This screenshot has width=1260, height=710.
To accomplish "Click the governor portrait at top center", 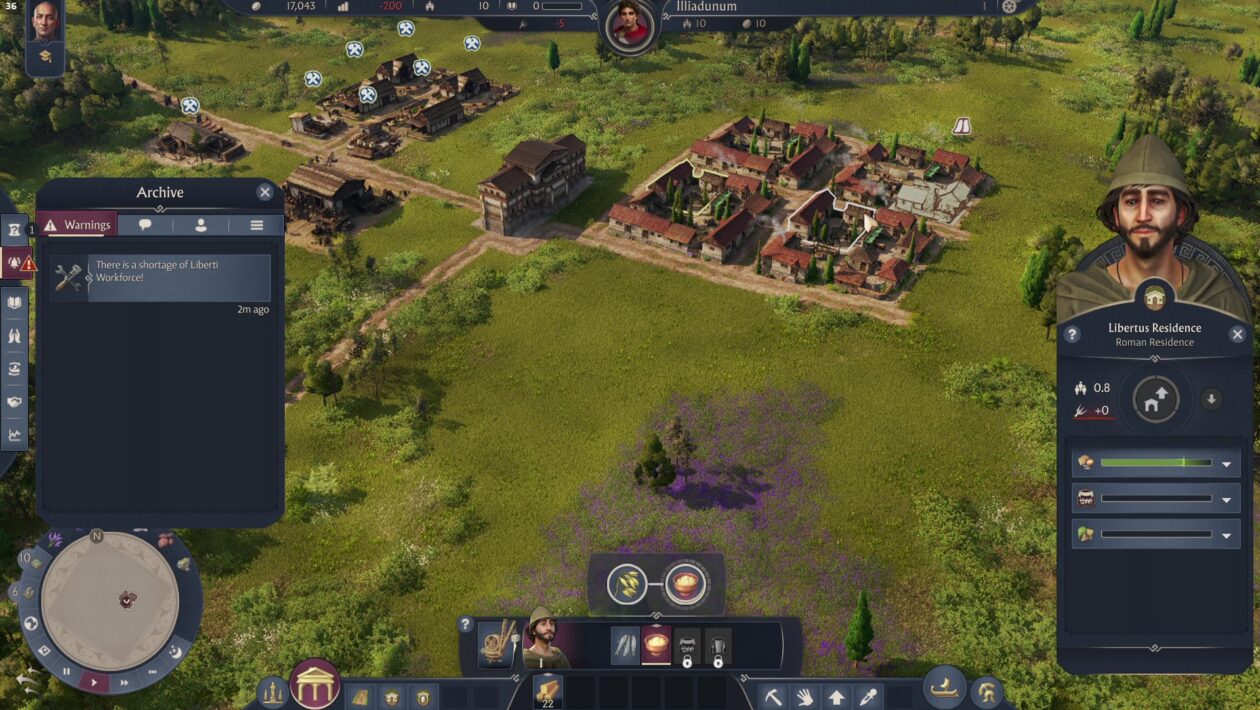I will 630,25.
